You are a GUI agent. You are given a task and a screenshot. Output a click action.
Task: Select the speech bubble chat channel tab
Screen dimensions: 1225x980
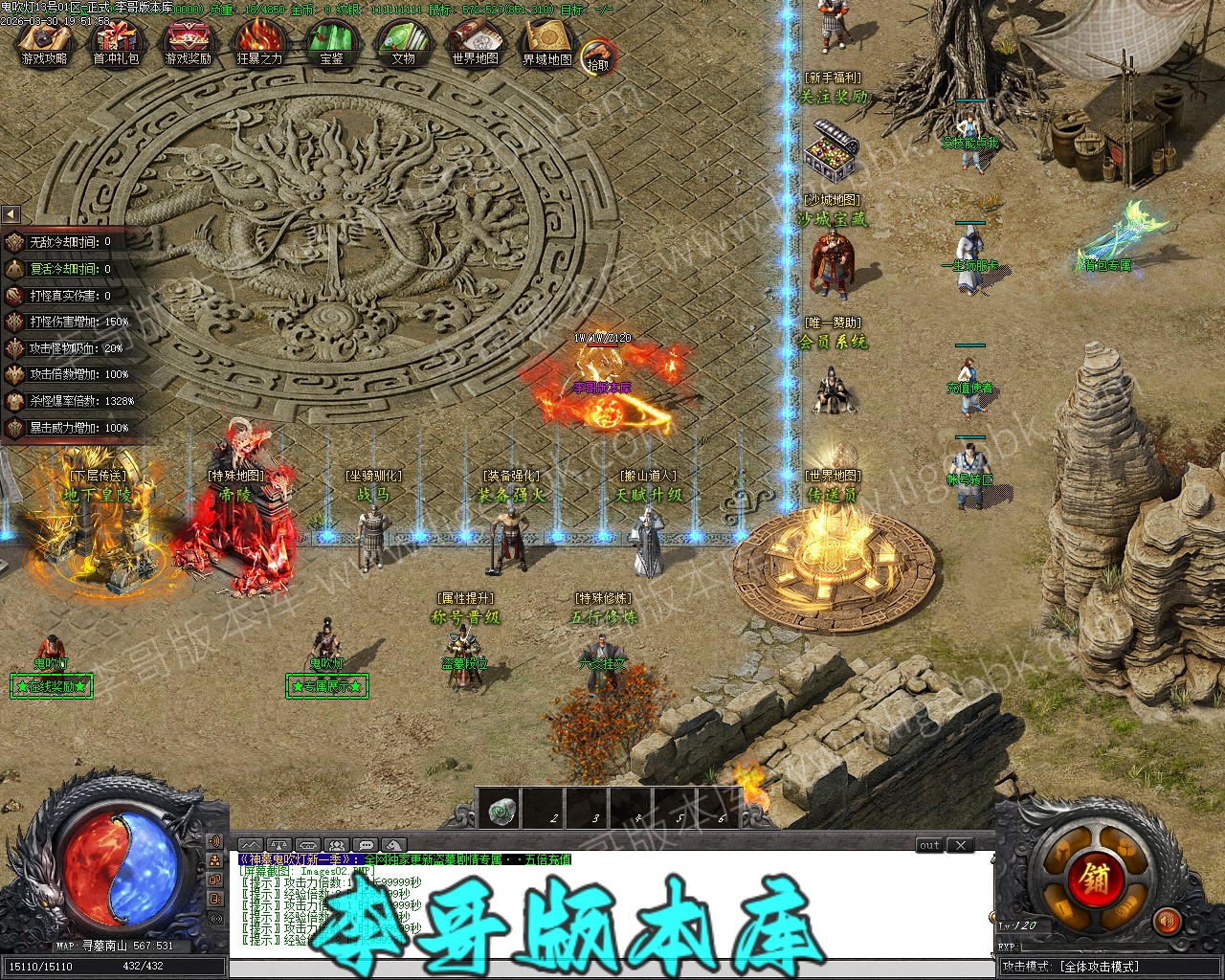(364, 845)
